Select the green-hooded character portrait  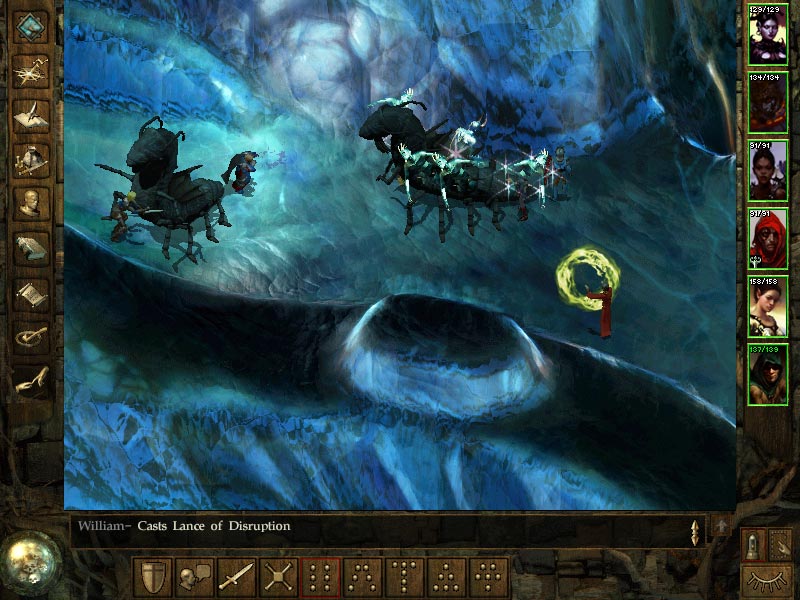pos(768,374)
